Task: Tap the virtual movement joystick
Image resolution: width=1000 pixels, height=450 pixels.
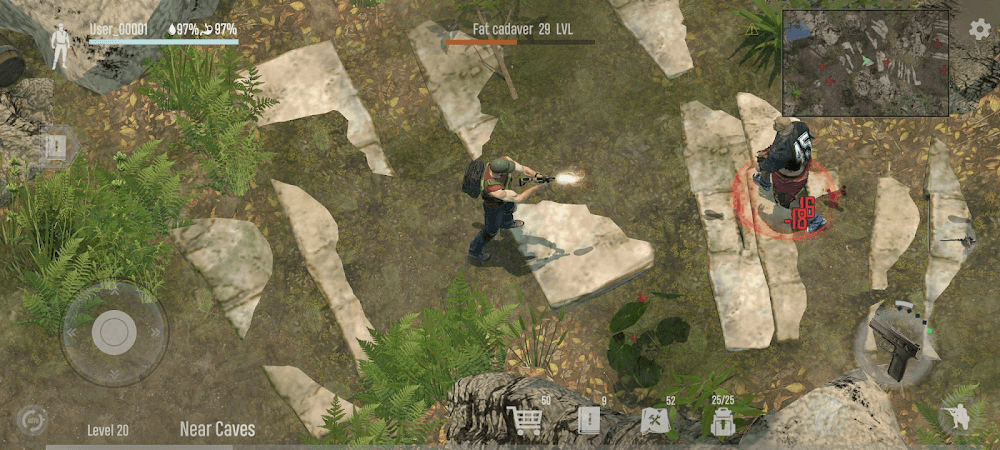Action: 114,332
